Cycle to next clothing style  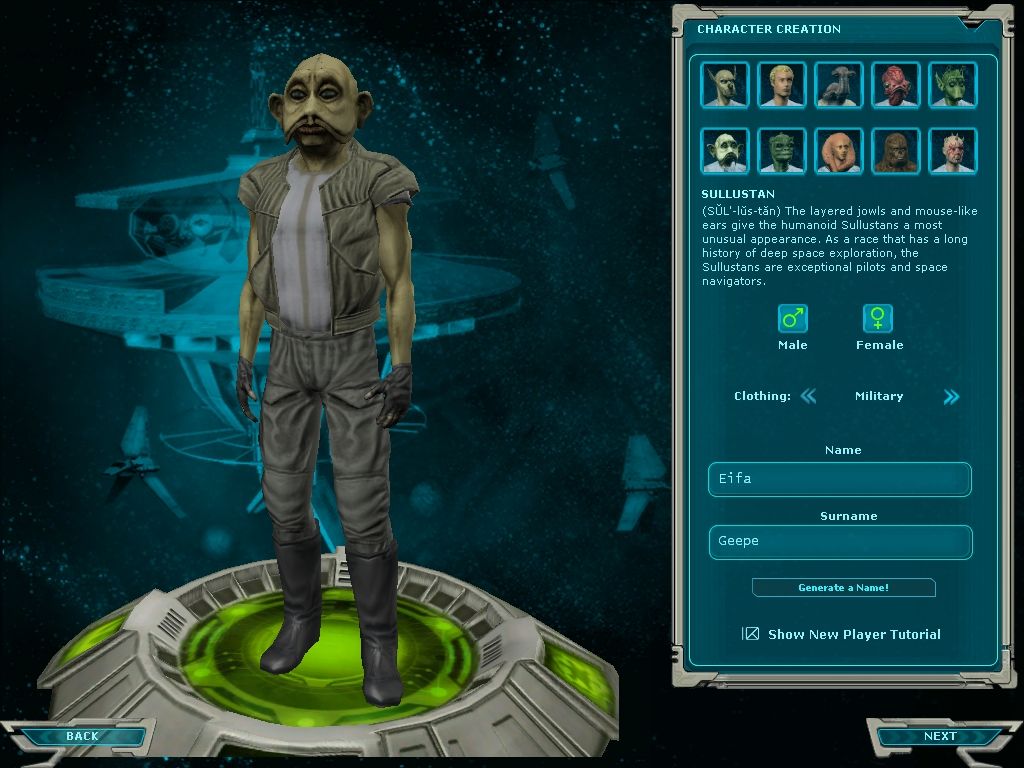951,396
